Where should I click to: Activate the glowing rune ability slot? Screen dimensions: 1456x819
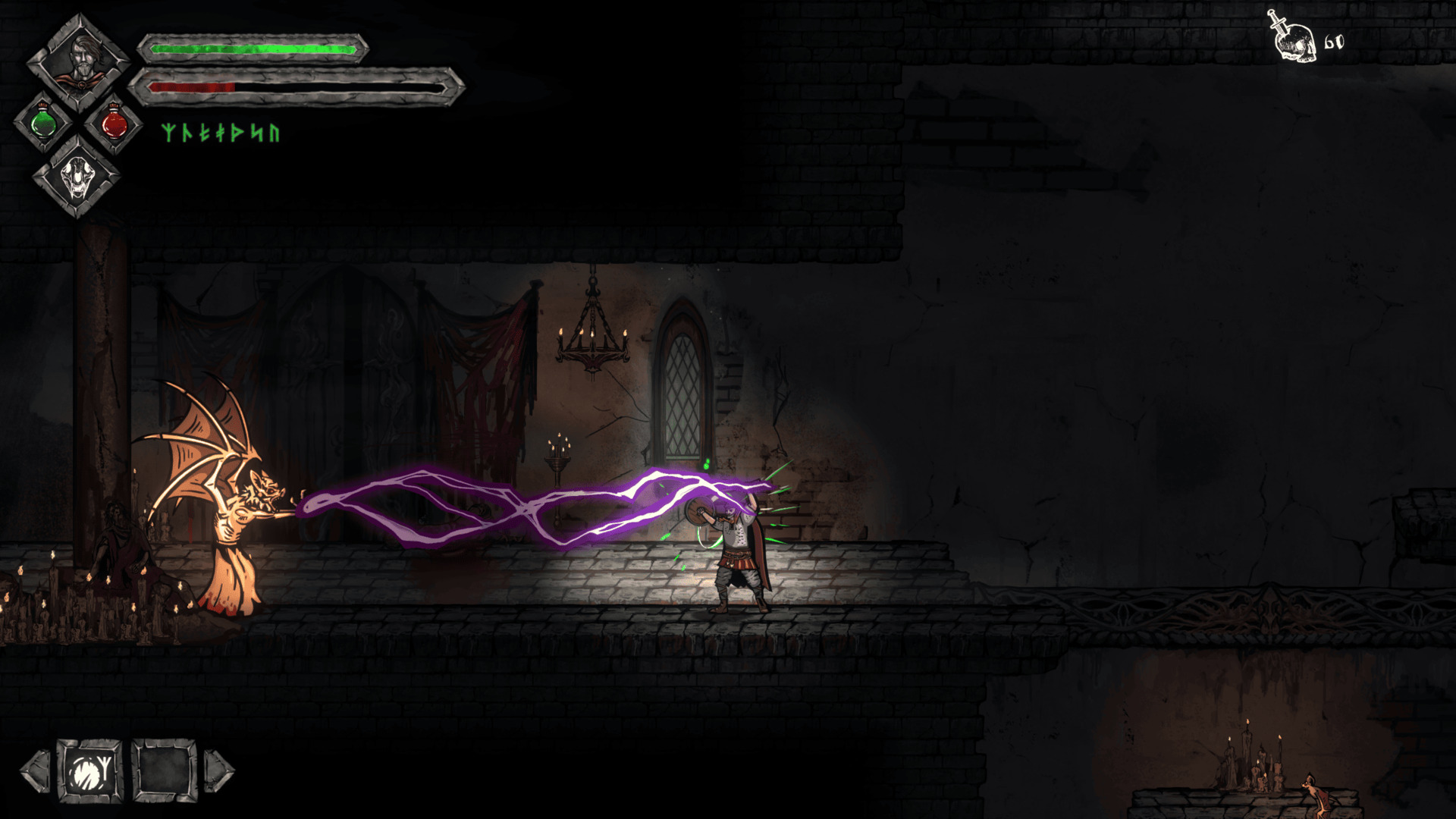[90, 771]
